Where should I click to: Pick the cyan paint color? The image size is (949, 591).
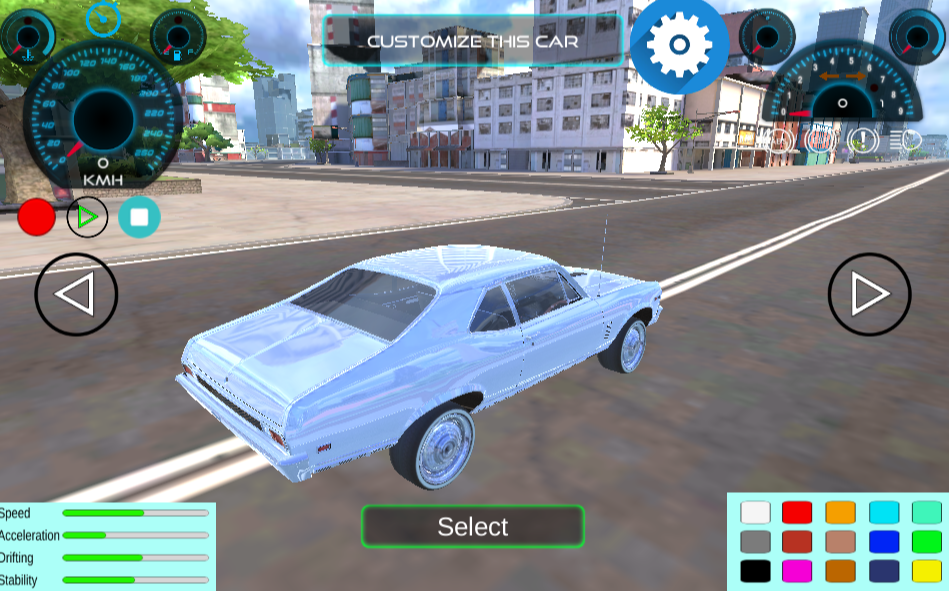(884, 512)
